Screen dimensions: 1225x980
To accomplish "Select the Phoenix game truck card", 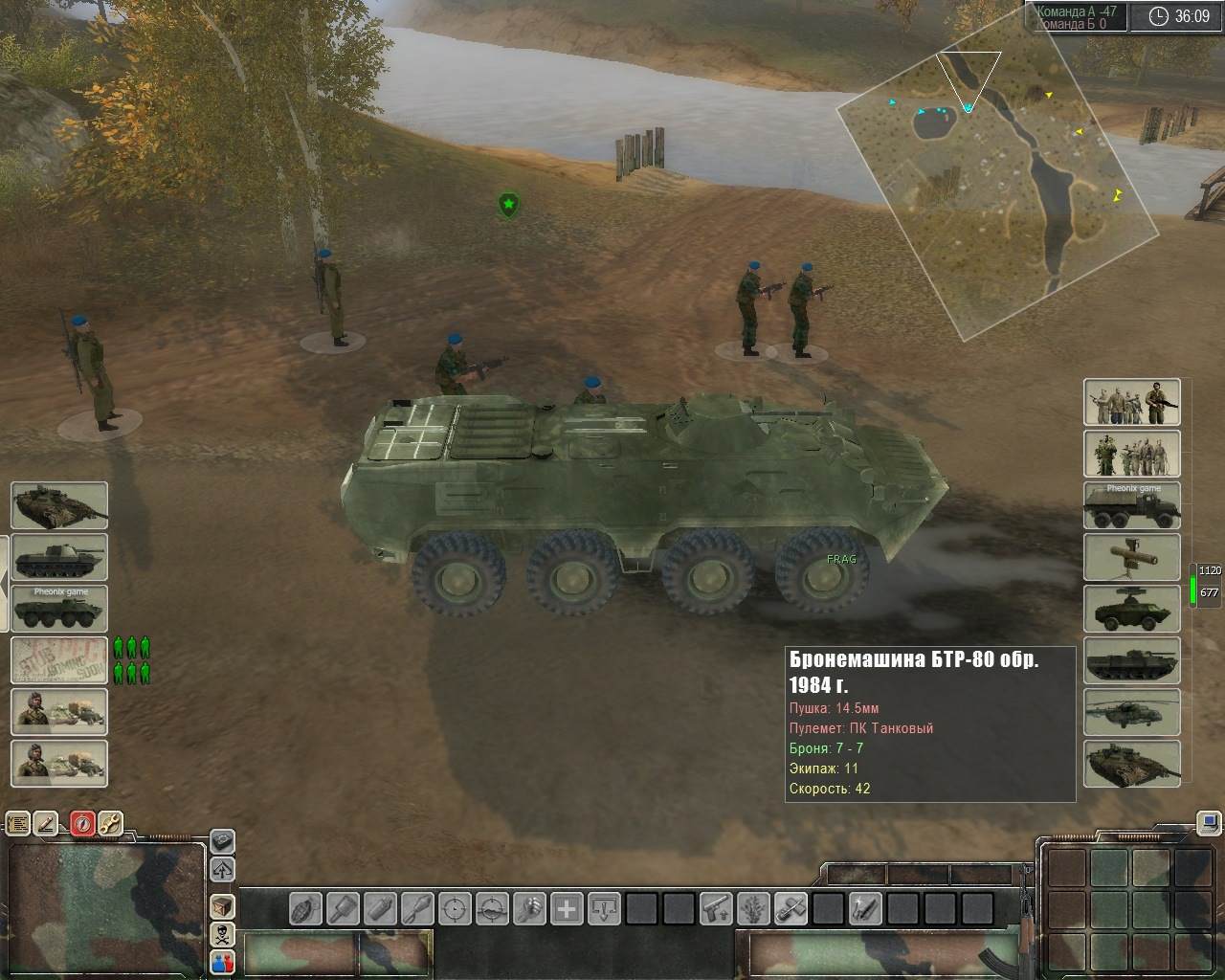I will (1131, 505).
